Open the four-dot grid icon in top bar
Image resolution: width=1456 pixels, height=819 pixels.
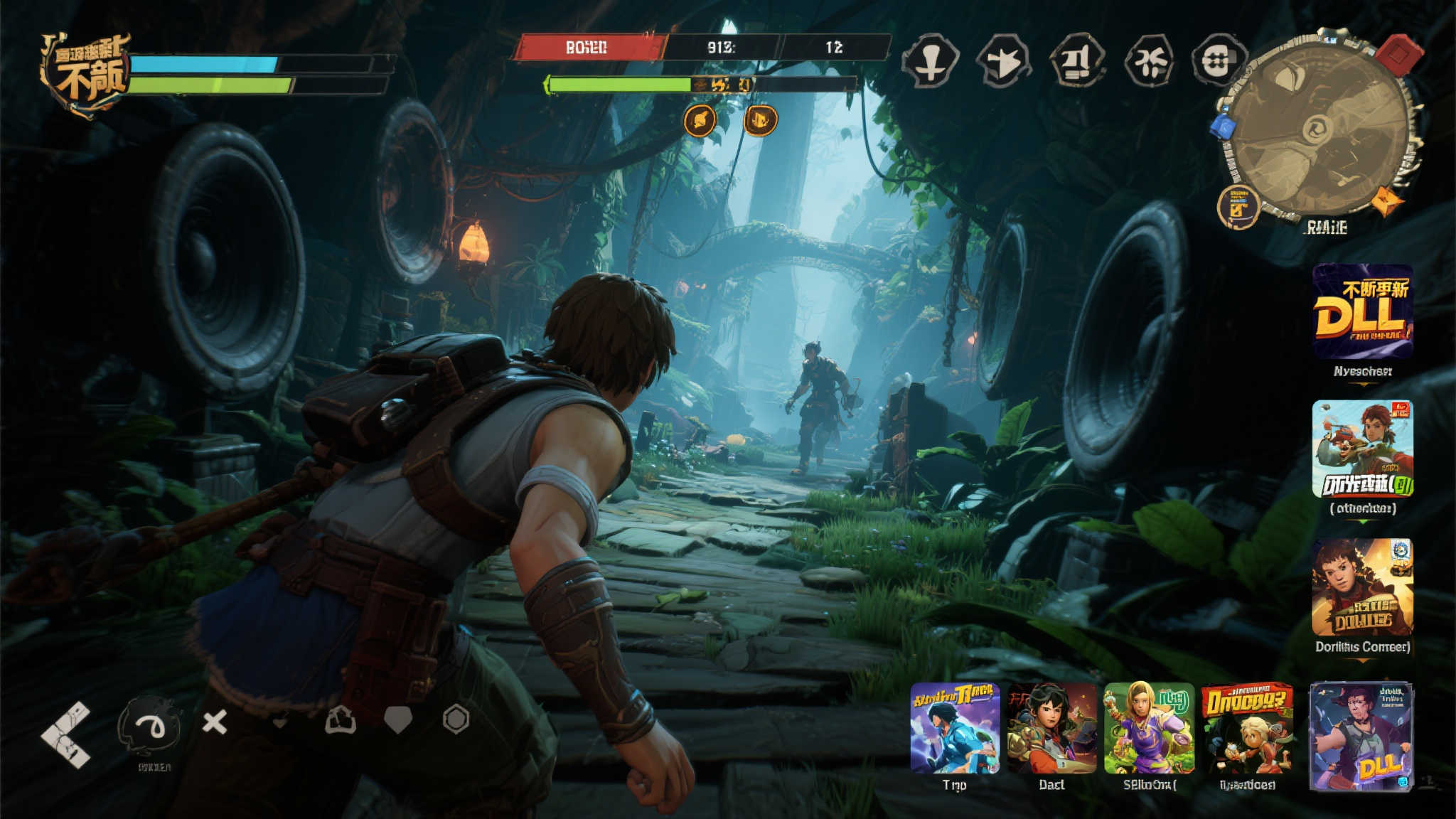[x=1218, y=61]
